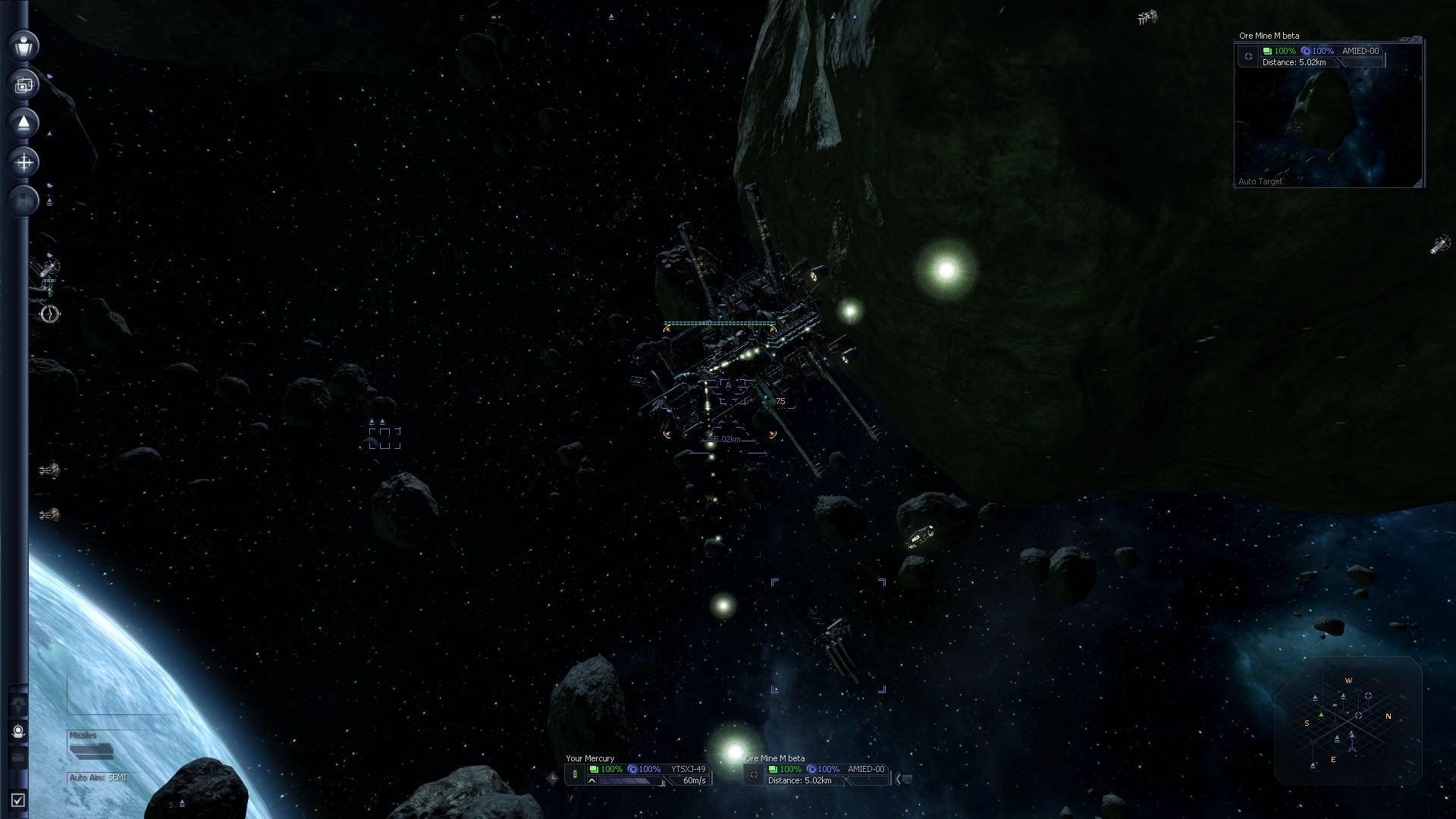Click the target reticle icon on Ore Mine panel
The image size is (1456, 819).
tap(755, 774)
